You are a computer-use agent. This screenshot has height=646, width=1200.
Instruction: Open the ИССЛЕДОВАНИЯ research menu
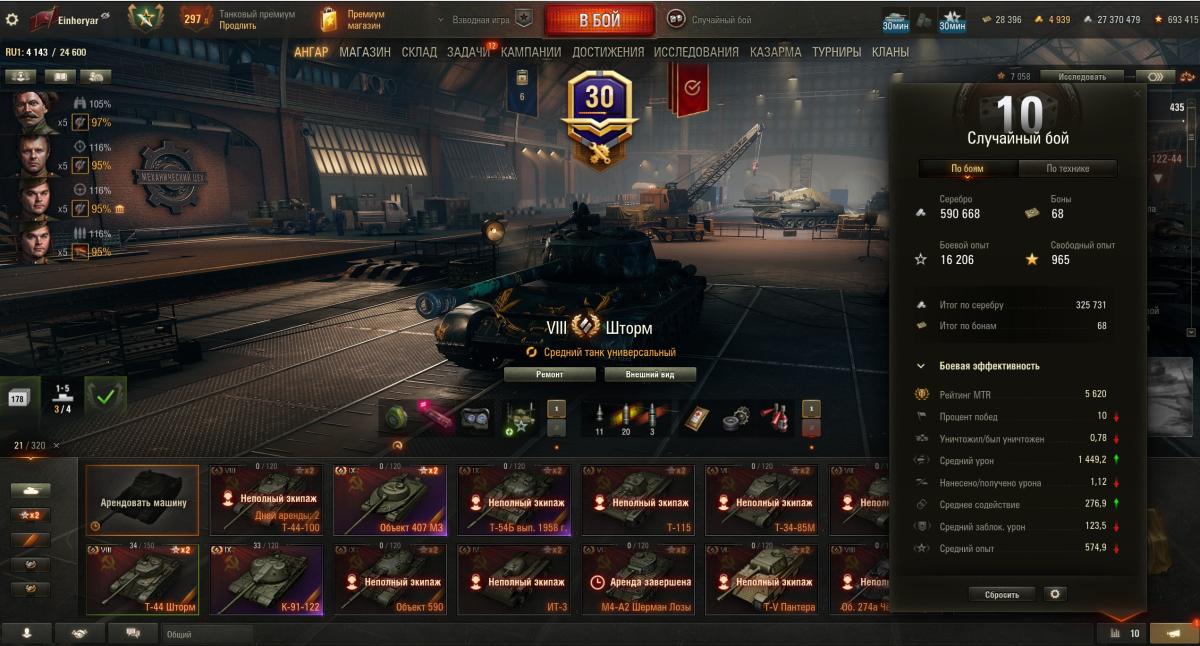click(x=696, y=52)
